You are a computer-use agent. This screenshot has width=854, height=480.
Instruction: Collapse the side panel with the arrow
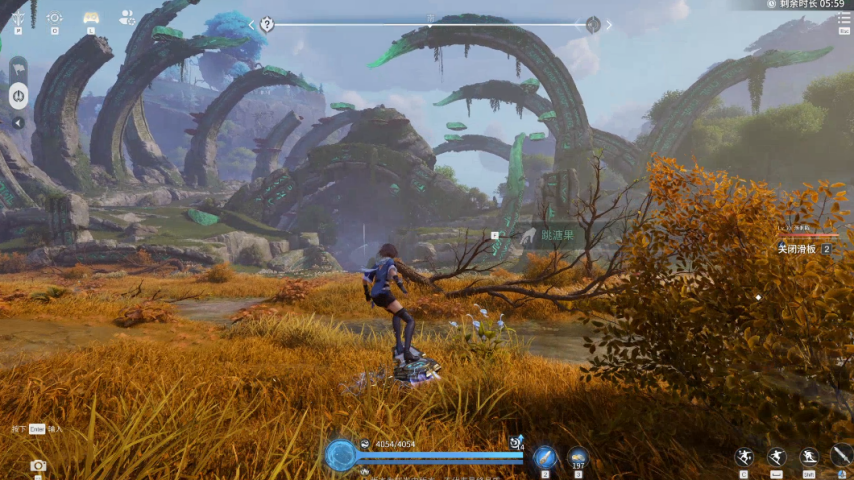coord(18,123)
